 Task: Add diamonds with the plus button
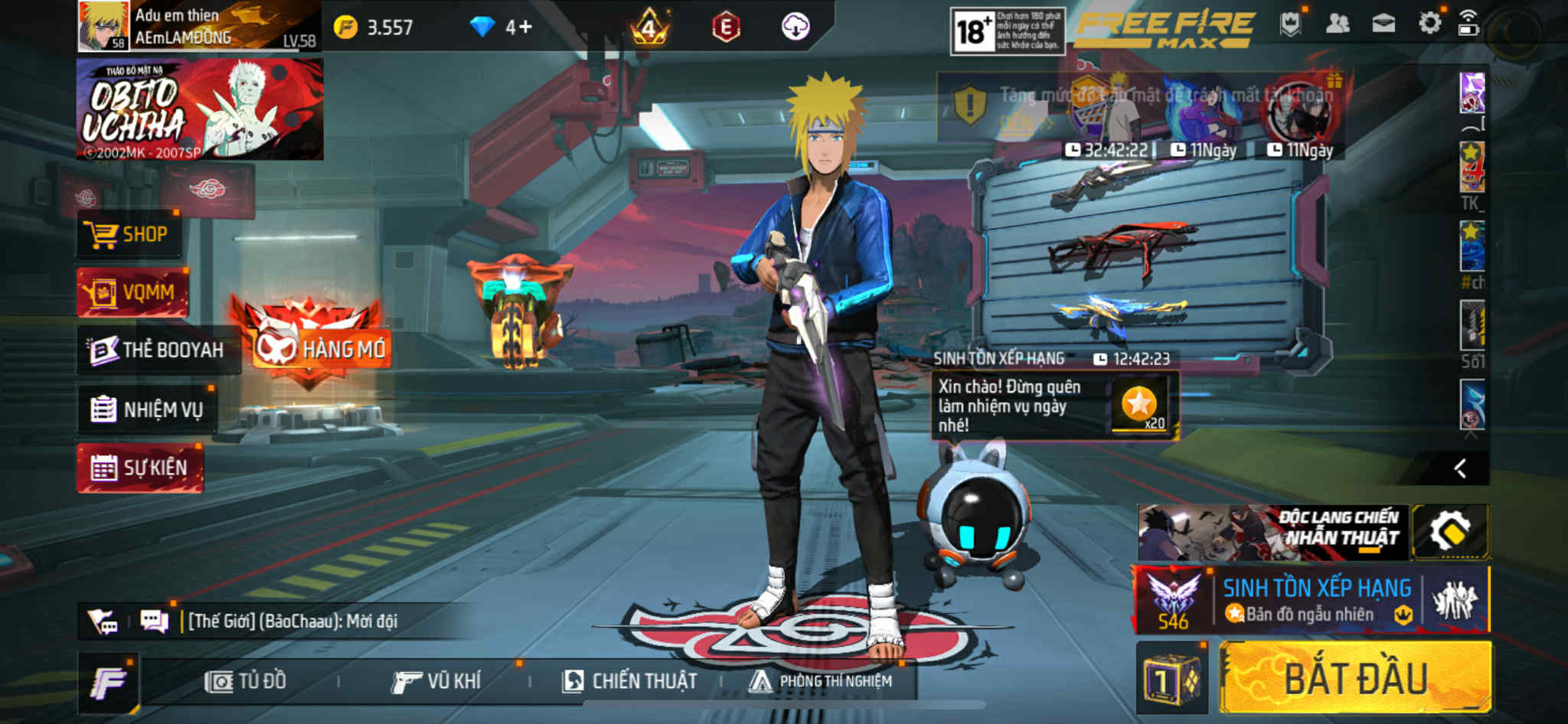tap(524, 28)
